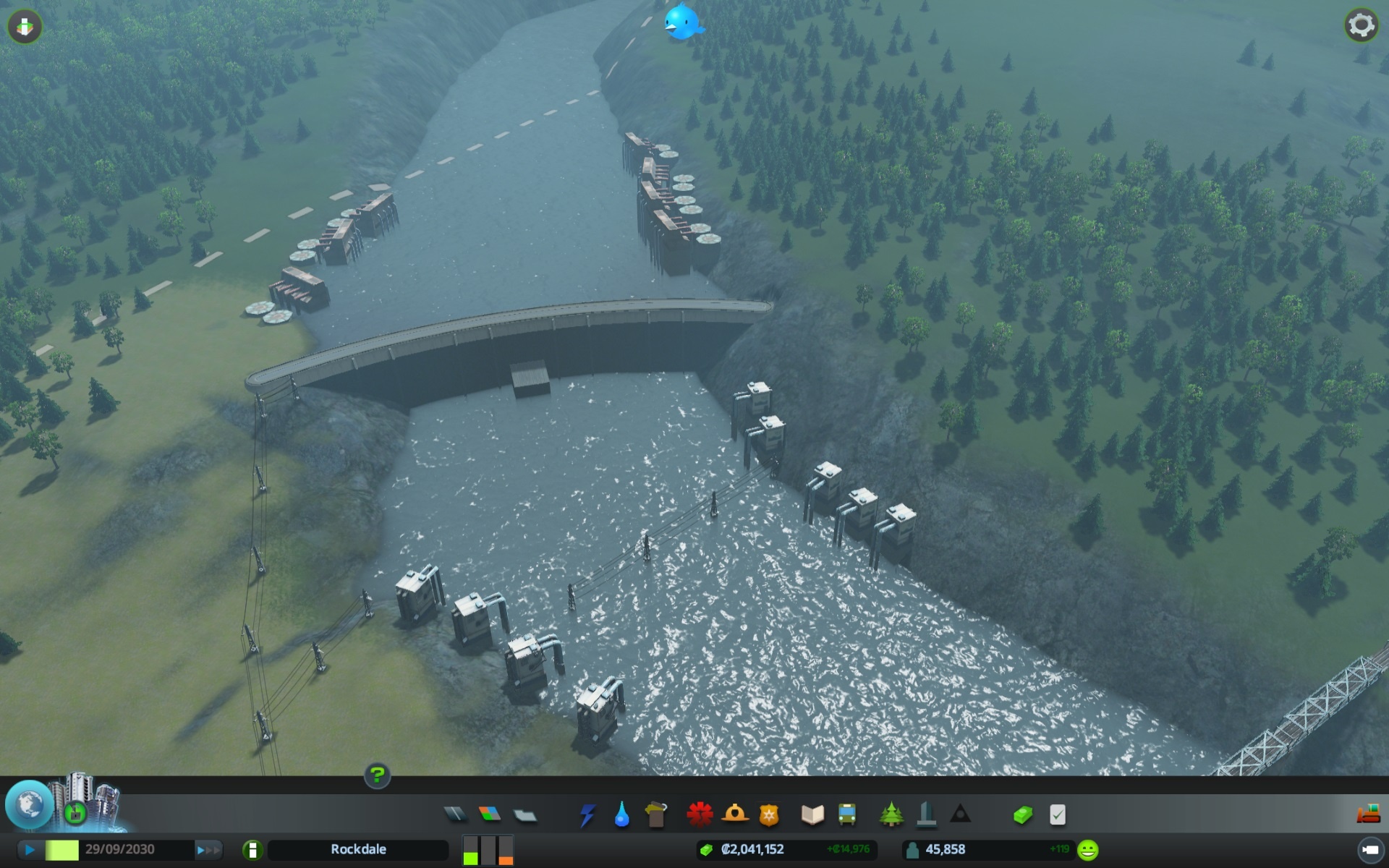Open the Fire Department helmet menu
The height and width of the screenshot is (868, 1389).
coord(734,814)
